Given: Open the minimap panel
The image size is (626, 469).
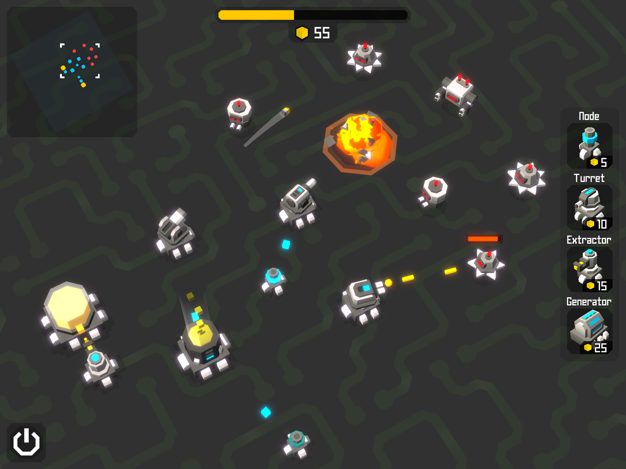Looking at the screenshot, I should pyautogui.click(x=72, y=72).
